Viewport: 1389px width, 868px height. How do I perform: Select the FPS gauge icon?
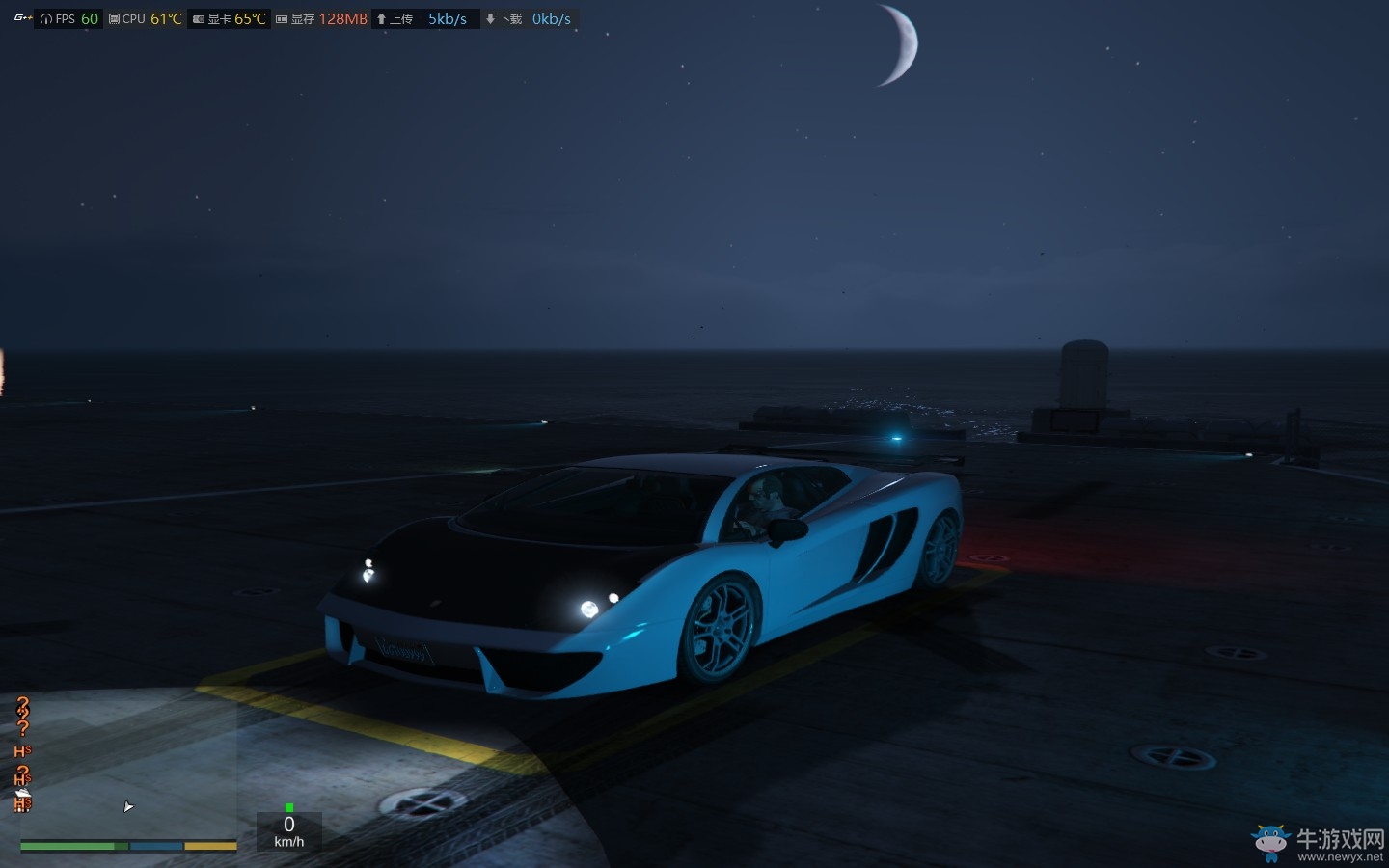(45, 17)
